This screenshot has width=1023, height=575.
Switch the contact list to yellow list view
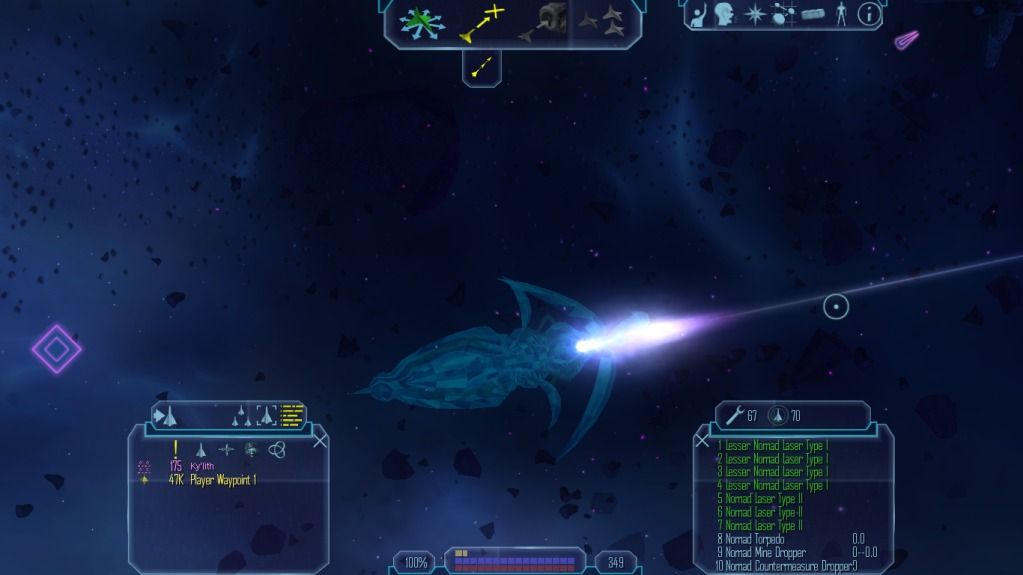(292, 414)
